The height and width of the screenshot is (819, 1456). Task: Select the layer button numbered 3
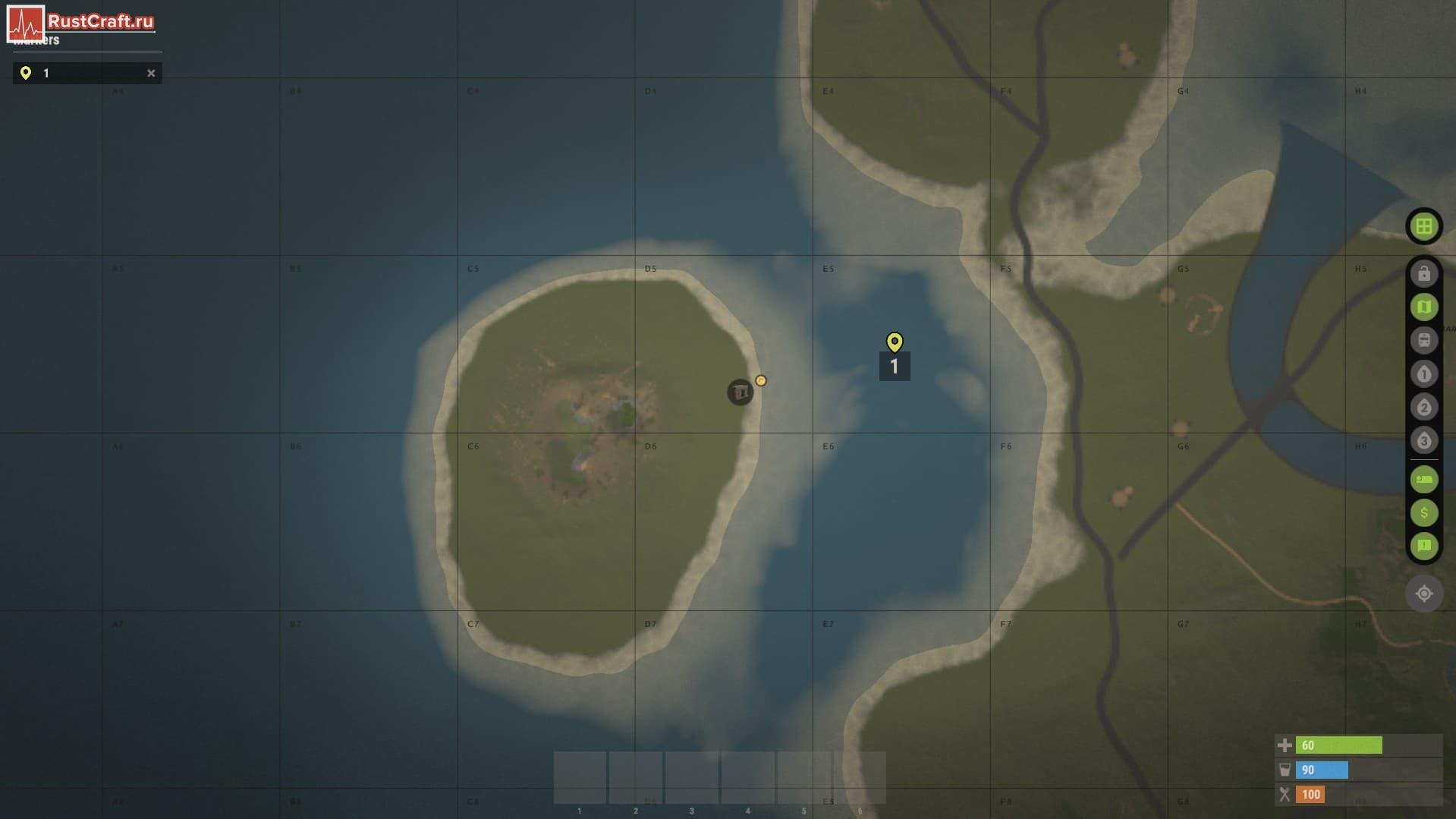tap(1423, 440)
